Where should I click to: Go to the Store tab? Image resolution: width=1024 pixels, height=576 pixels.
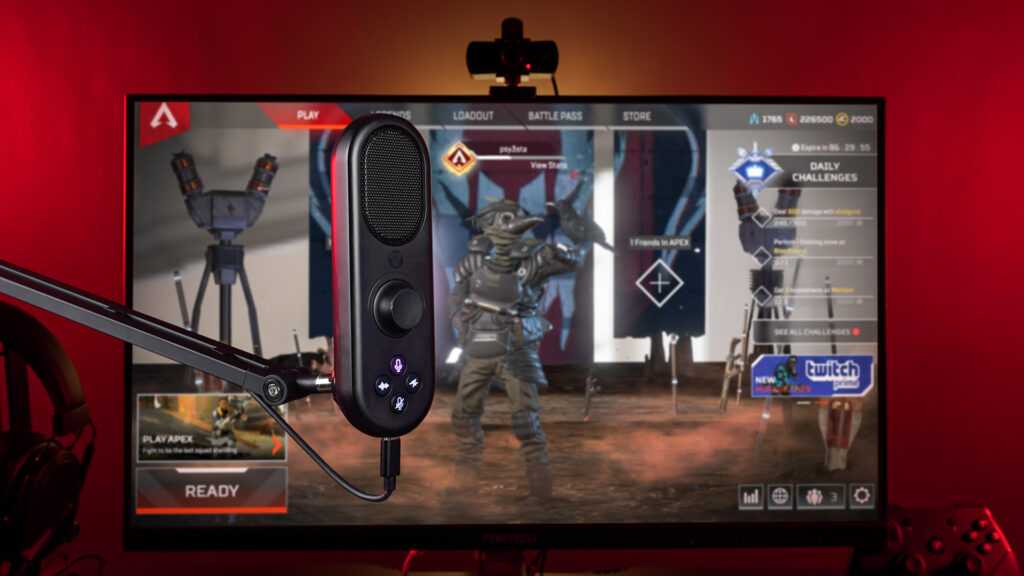(x=637, y=116)
